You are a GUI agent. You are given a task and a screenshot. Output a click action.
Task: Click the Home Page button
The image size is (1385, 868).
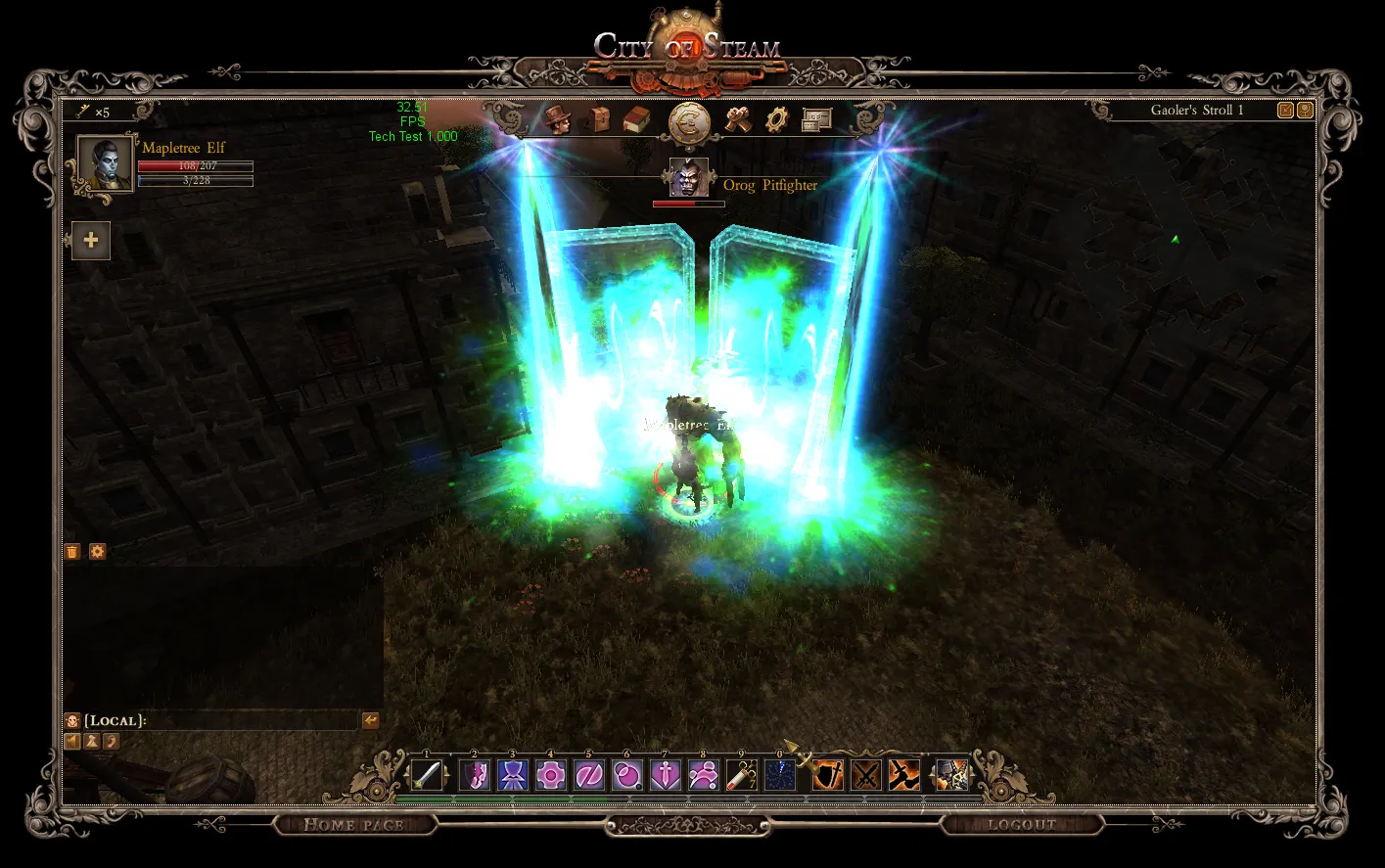(353, 825)
